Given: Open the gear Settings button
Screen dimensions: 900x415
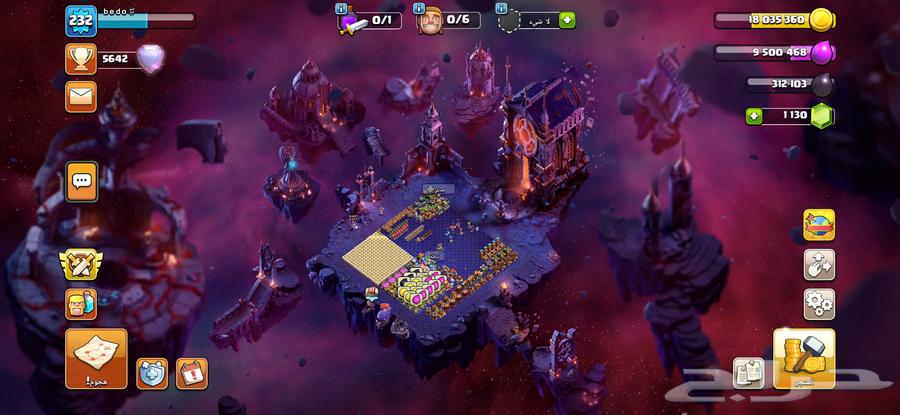Looking at the screenshot, I should click(819, 303).
